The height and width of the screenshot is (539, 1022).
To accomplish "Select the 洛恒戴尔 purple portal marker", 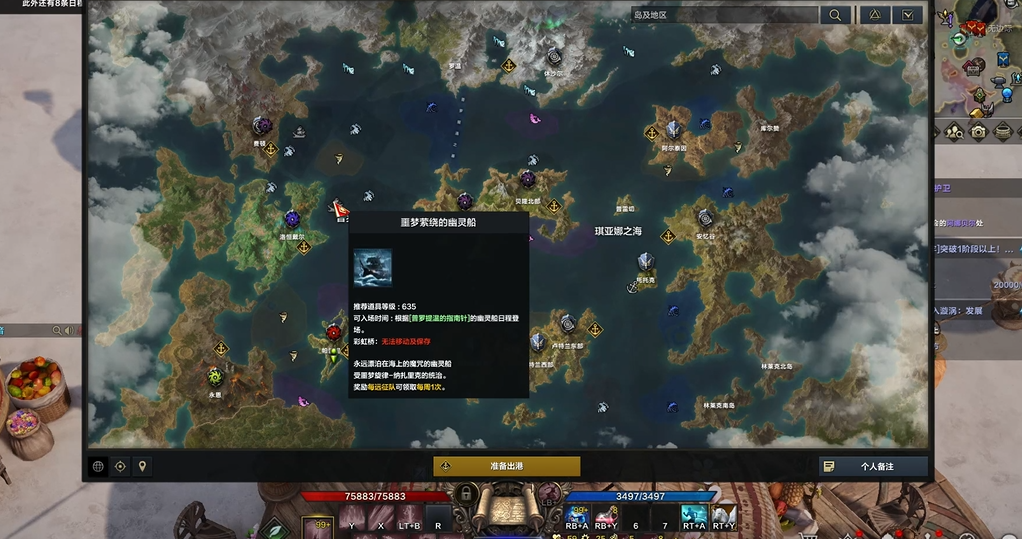I will click(292, 219).
